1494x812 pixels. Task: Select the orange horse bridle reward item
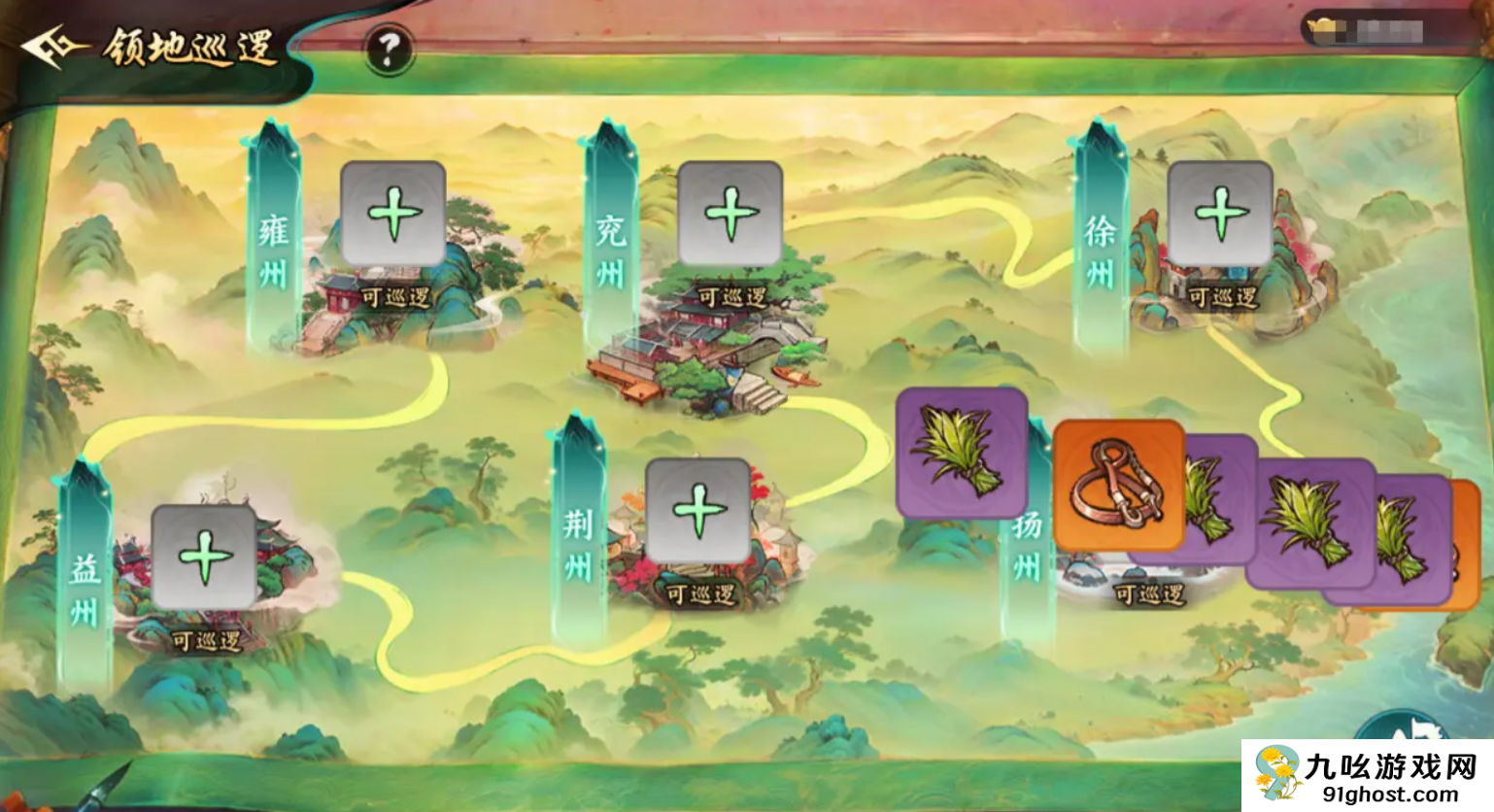tap(1118, 485)
